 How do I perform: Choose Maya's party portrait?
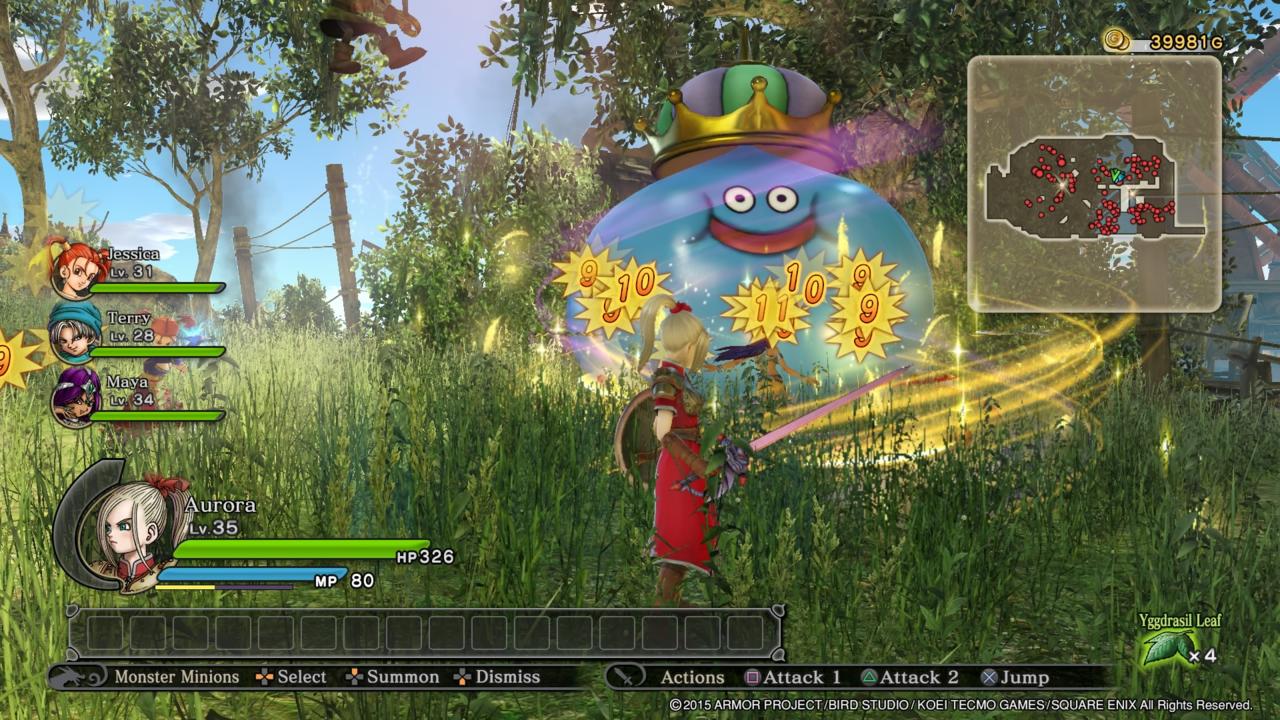[x=76, y=396]
